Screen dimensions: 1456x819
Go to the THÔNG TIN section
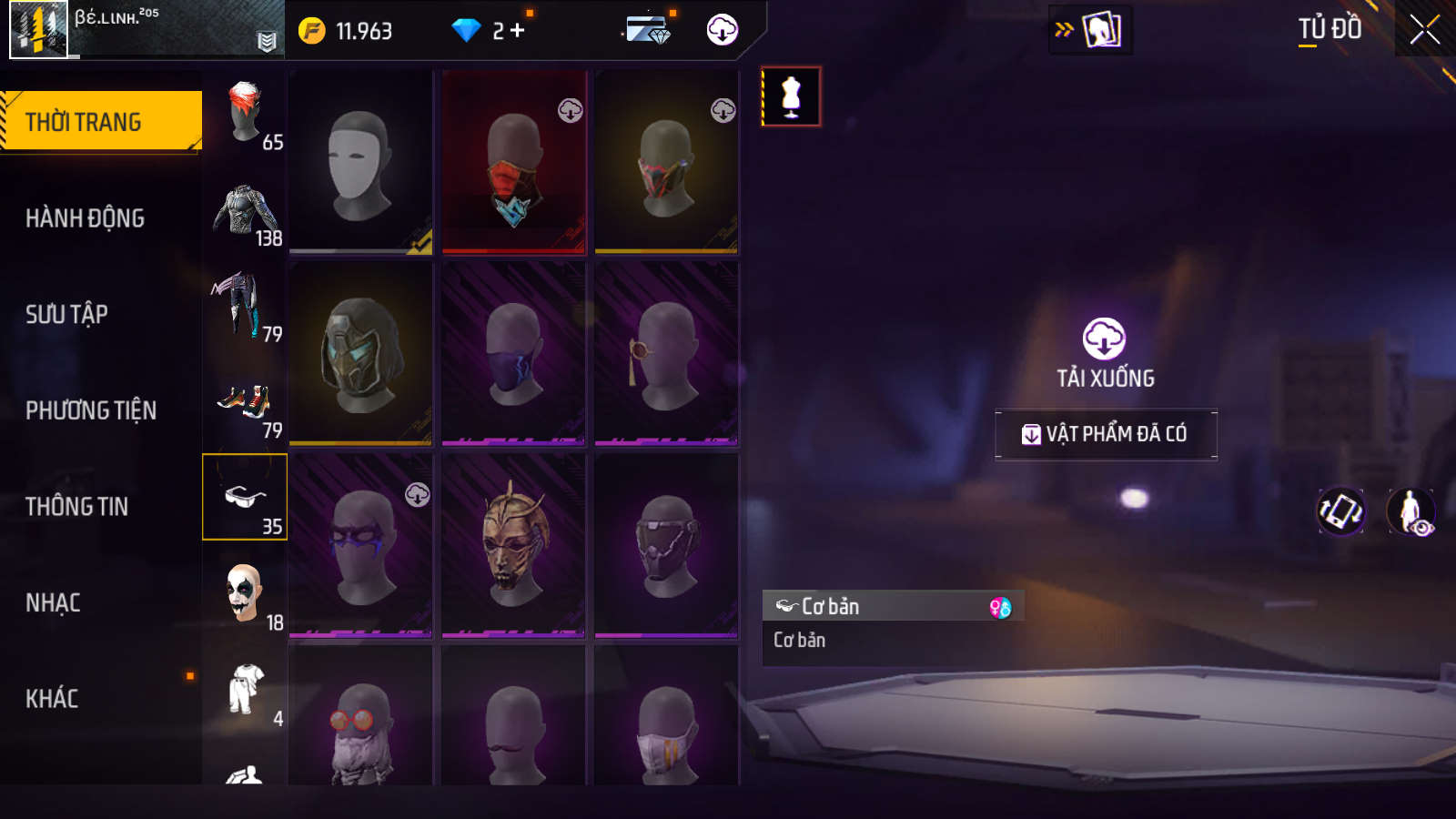click(76, 507)
